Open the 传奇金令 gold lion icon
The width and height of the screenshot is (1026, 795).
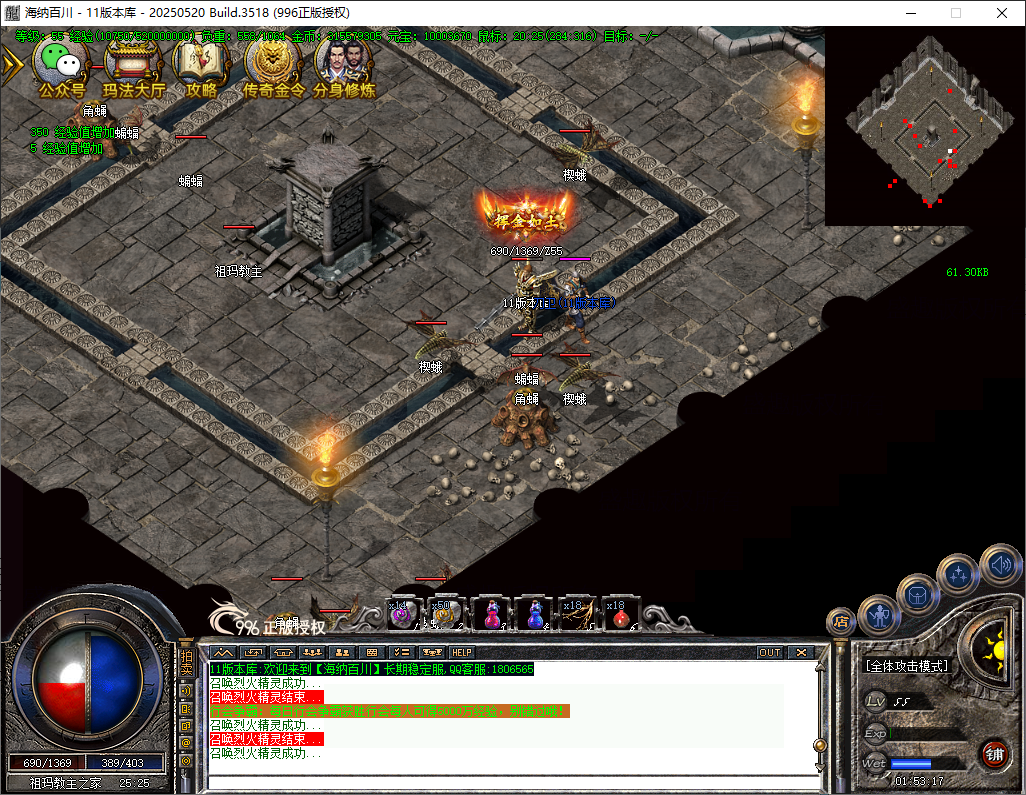(272, 66)
